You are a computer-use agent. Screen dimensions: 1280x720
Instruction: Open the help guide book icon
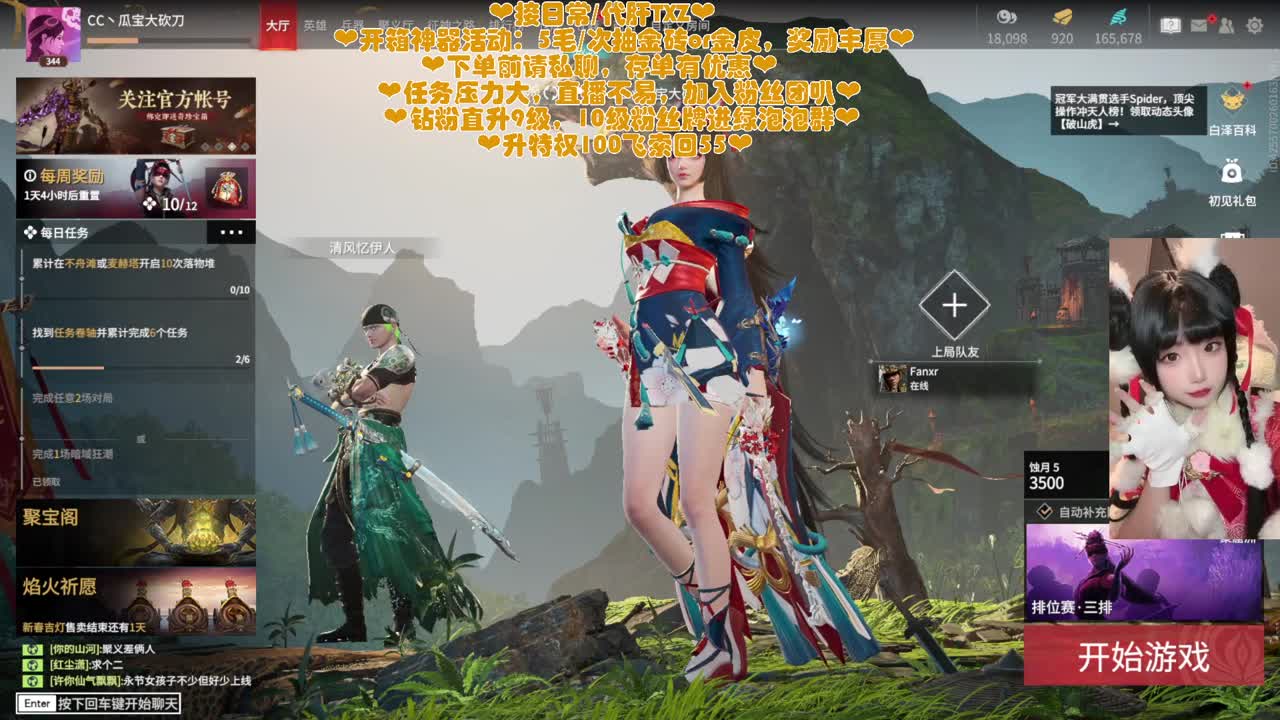[x=1170, y=22]
